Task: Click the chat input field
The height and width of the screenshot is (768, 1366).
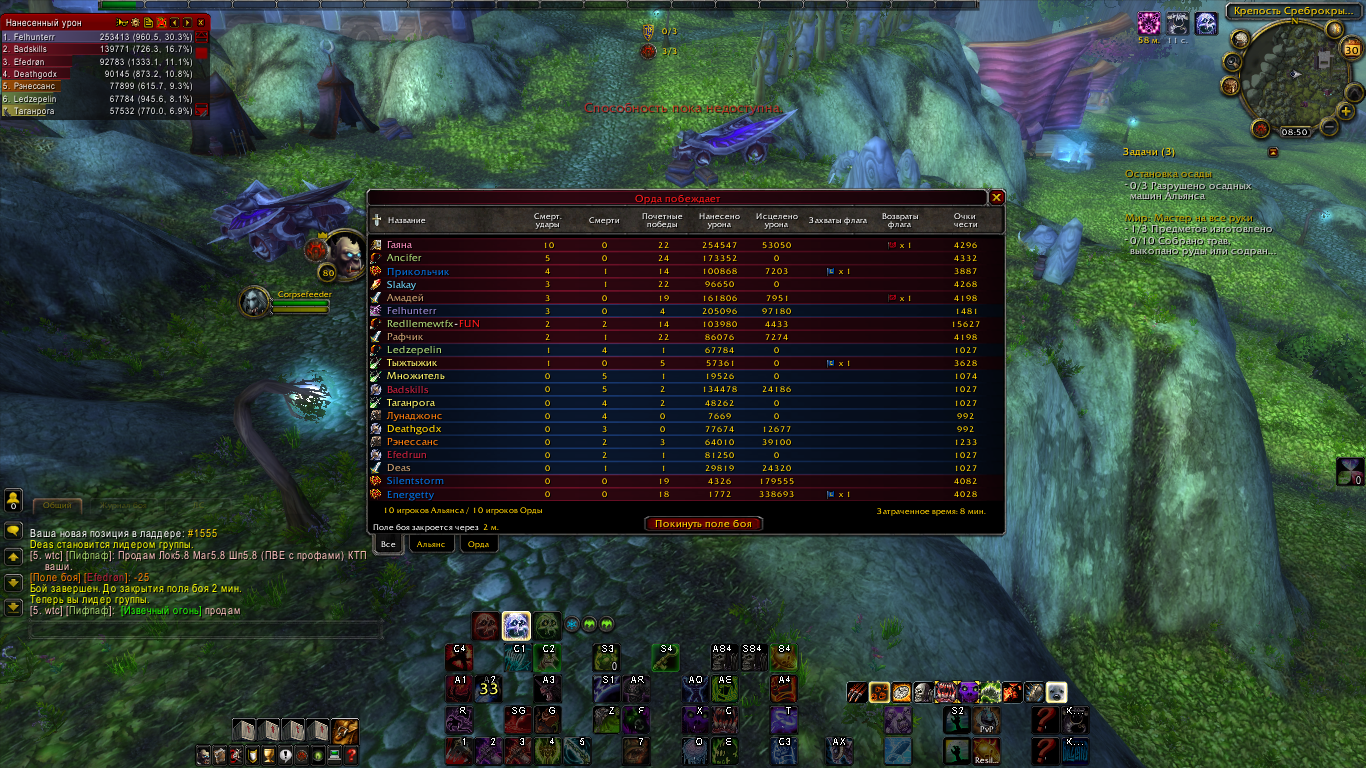Action: point(205,630)
